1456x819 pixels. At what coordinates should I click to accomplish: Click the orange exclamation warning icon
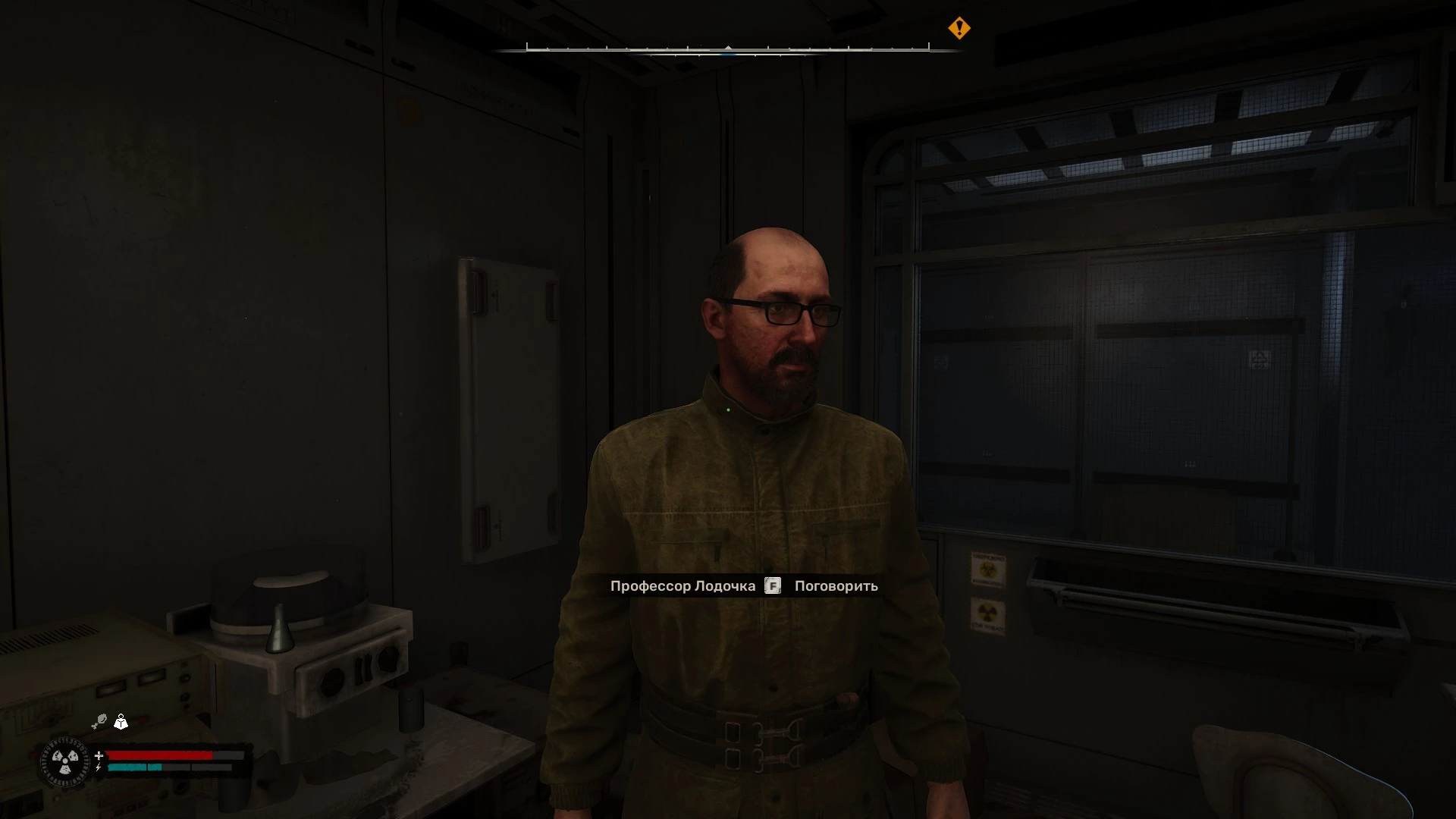(x=960, y=29)
